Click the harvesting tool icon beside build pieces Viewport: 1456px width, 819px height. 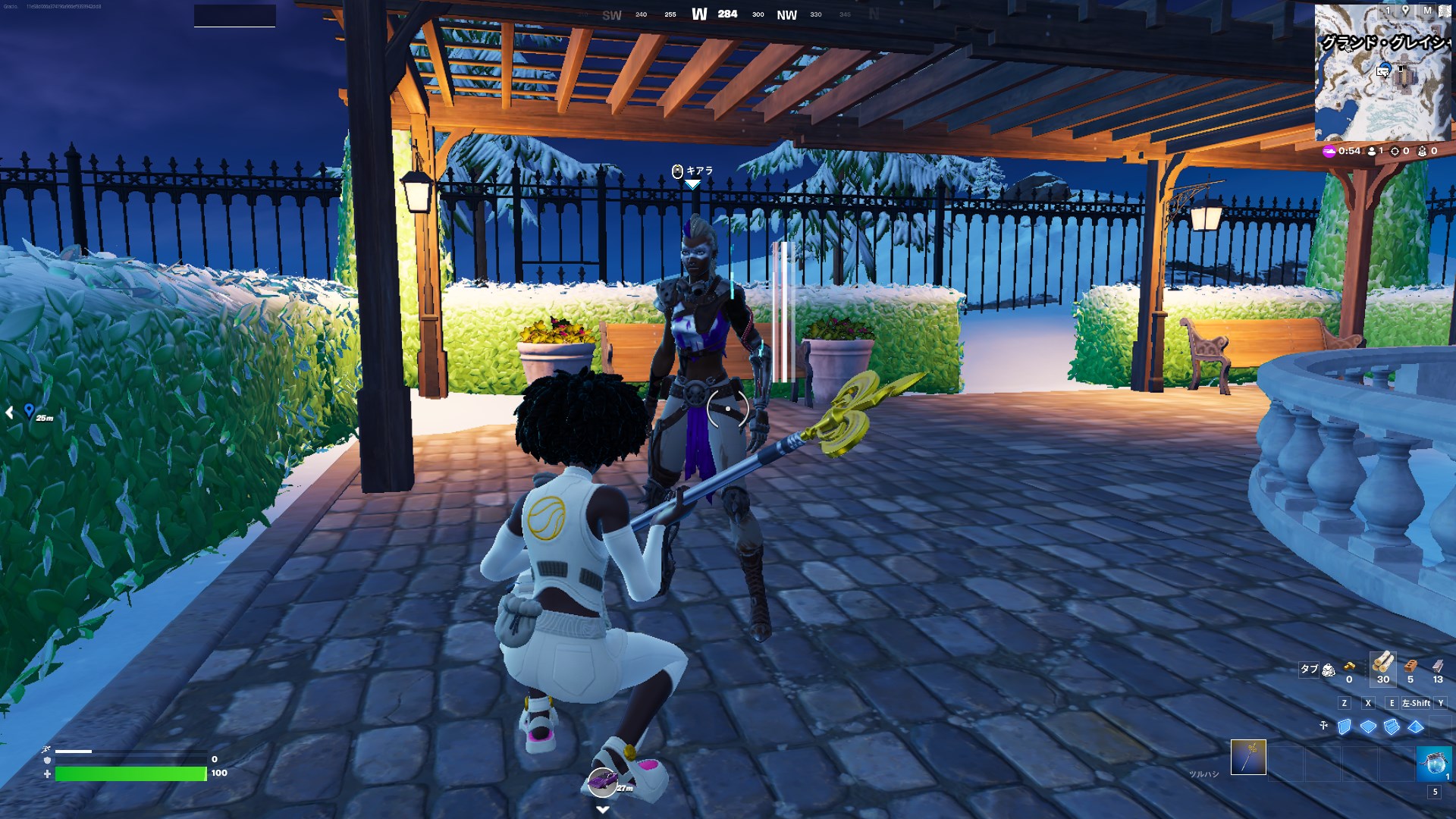1323,726
